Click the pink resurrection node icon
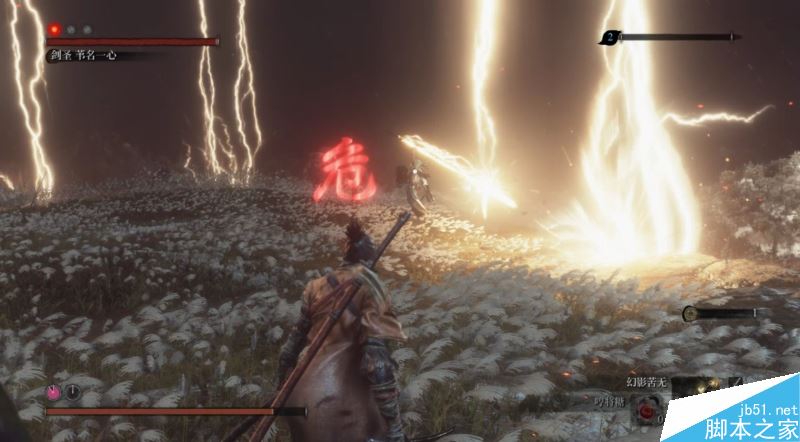The width and height of the screenshot is (800, 442). (56, 394)
